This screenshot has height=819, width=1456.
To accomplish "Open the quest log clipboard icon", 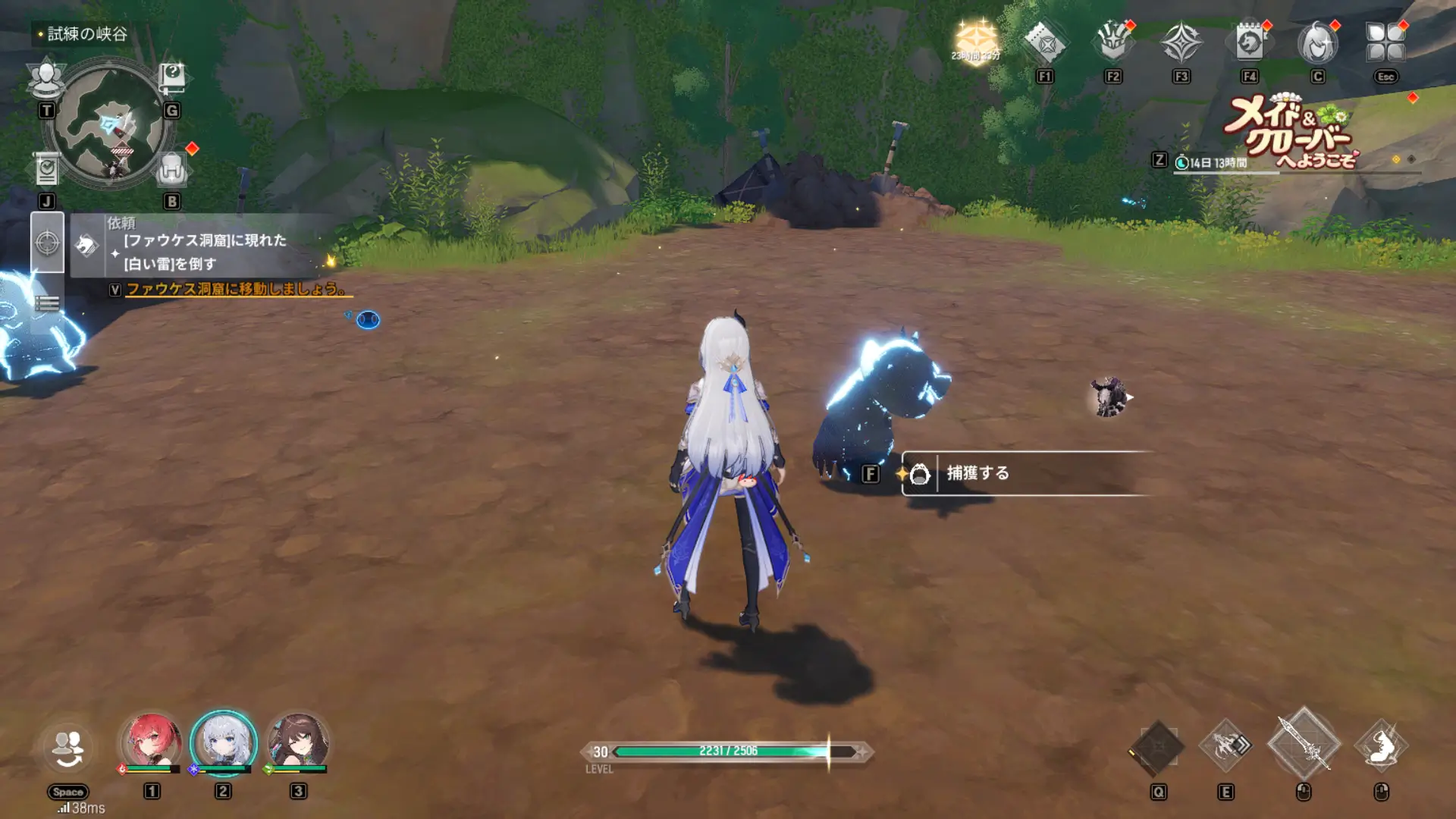I will tap(47, 170).
